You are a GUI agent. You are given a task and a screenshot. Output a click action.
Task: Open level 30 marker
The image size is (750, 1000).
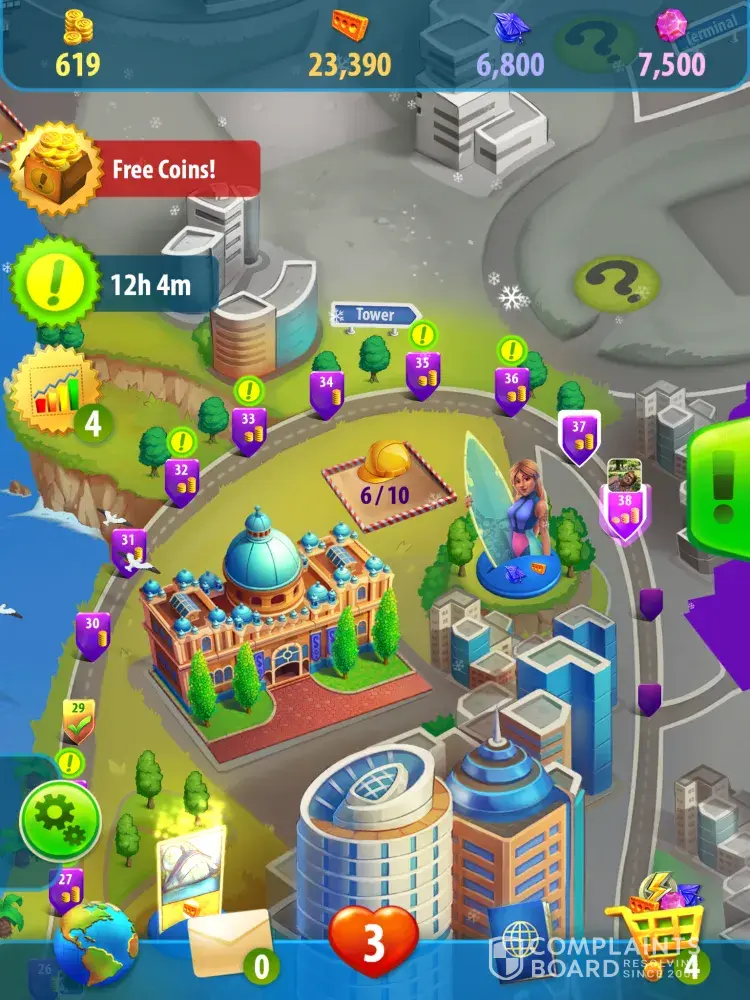tap(93, 633)
